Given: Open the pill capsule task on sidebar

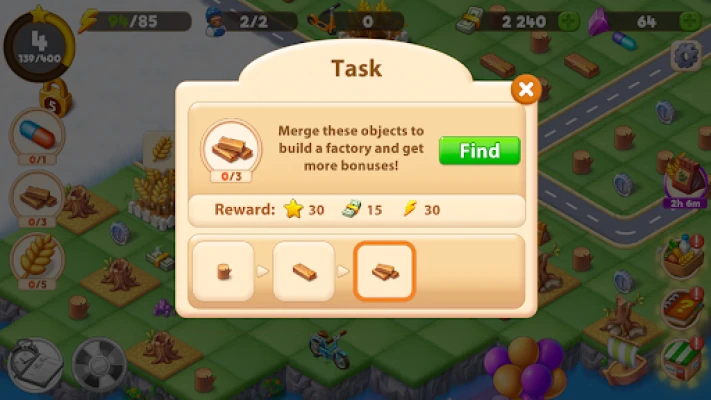Looking at the screenshot, I should pos(36,133).
